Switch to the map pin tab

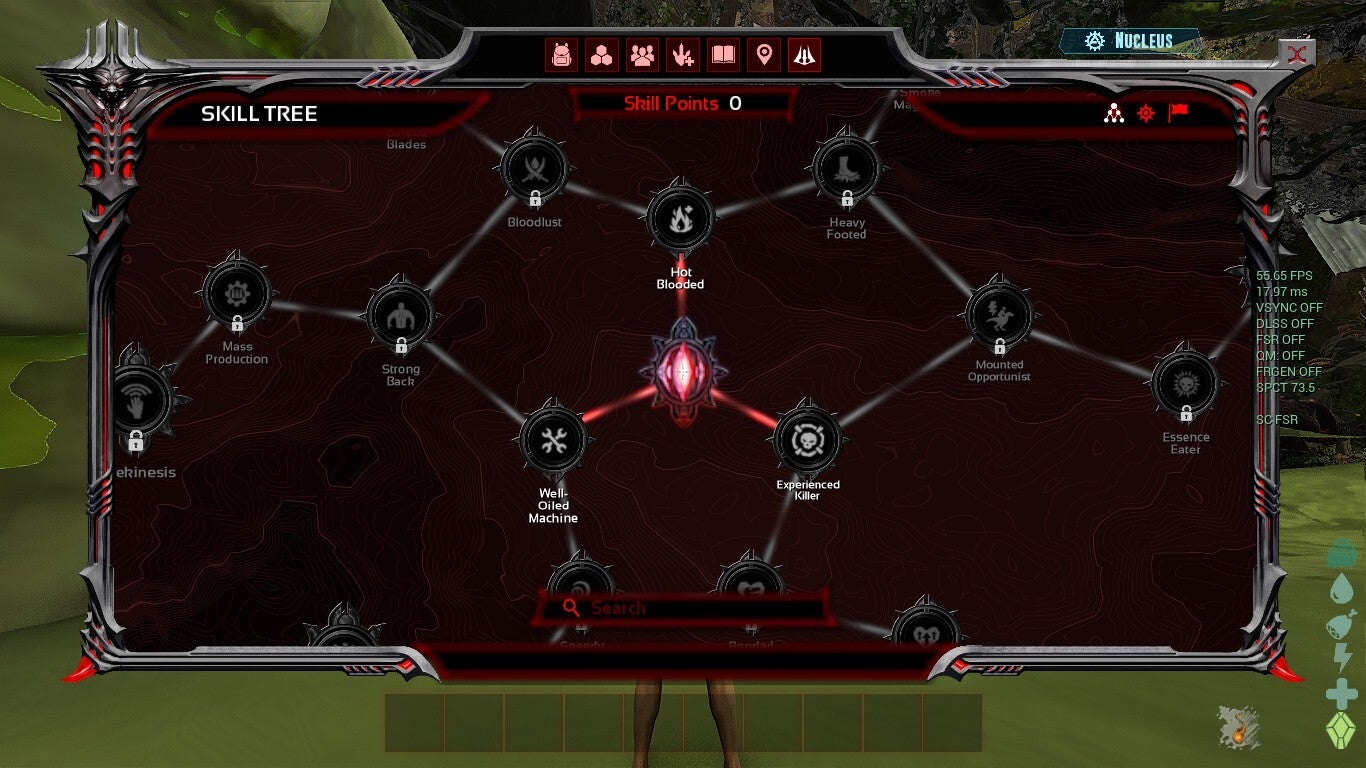764,55
